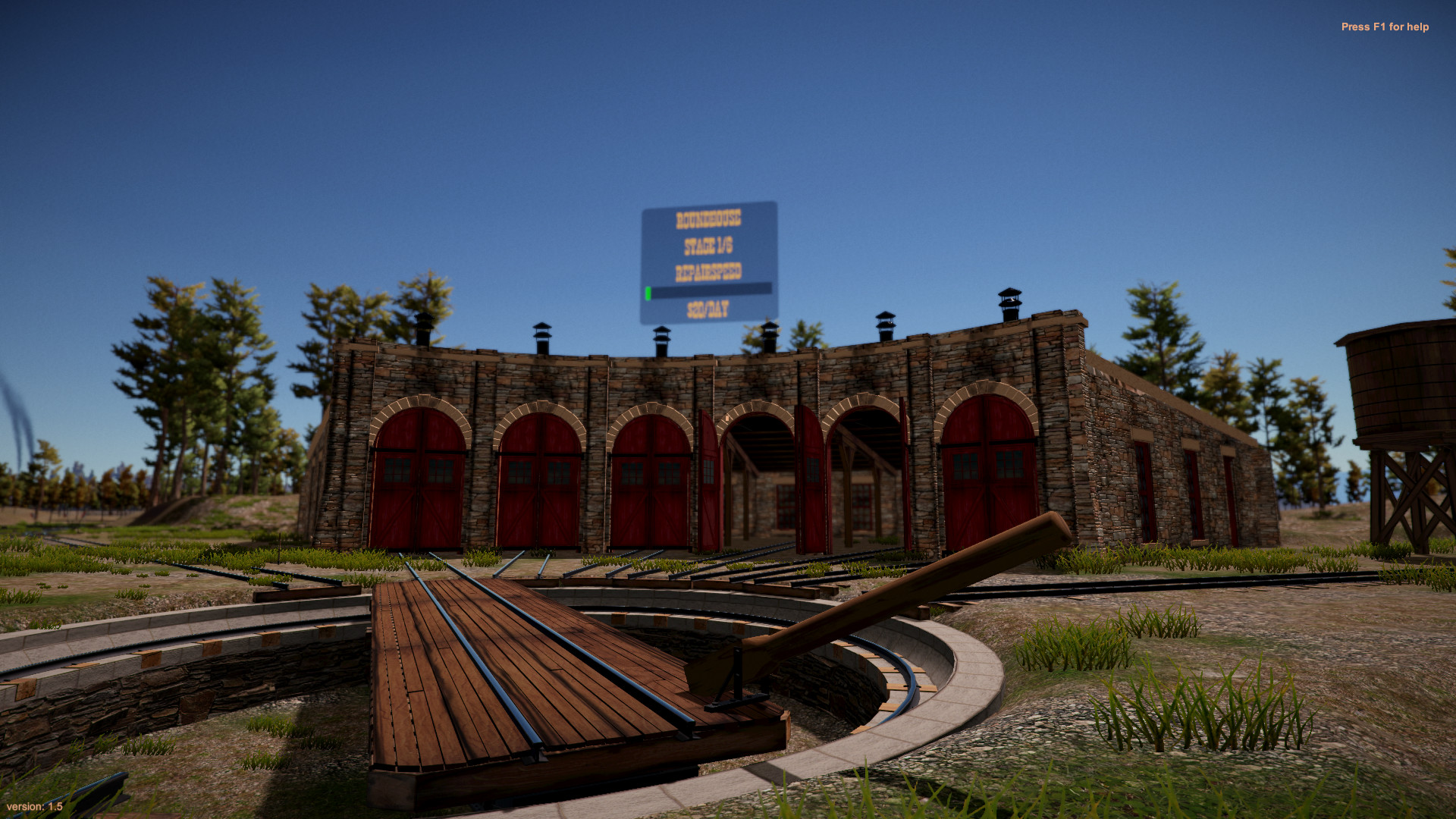Click the green repair speed progress bar
The image size is (1456, 819).
coord(651,290)
